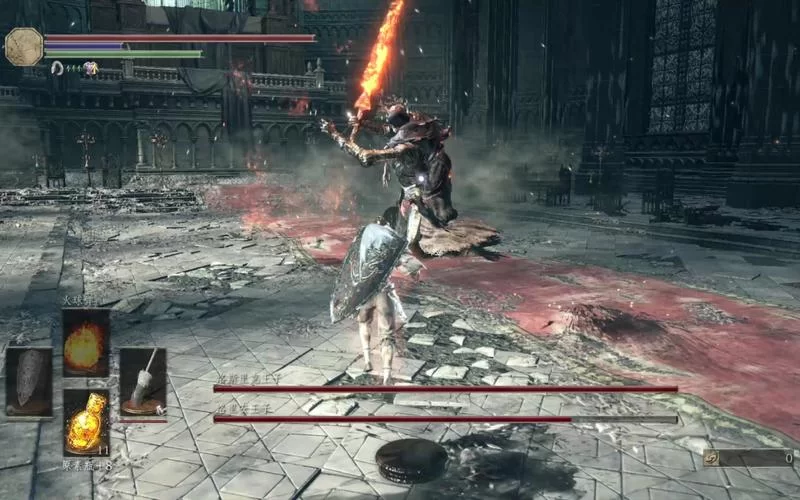800x500 pixels.
Task: Click the purple buff status icon
Action: tap(90, 68)
